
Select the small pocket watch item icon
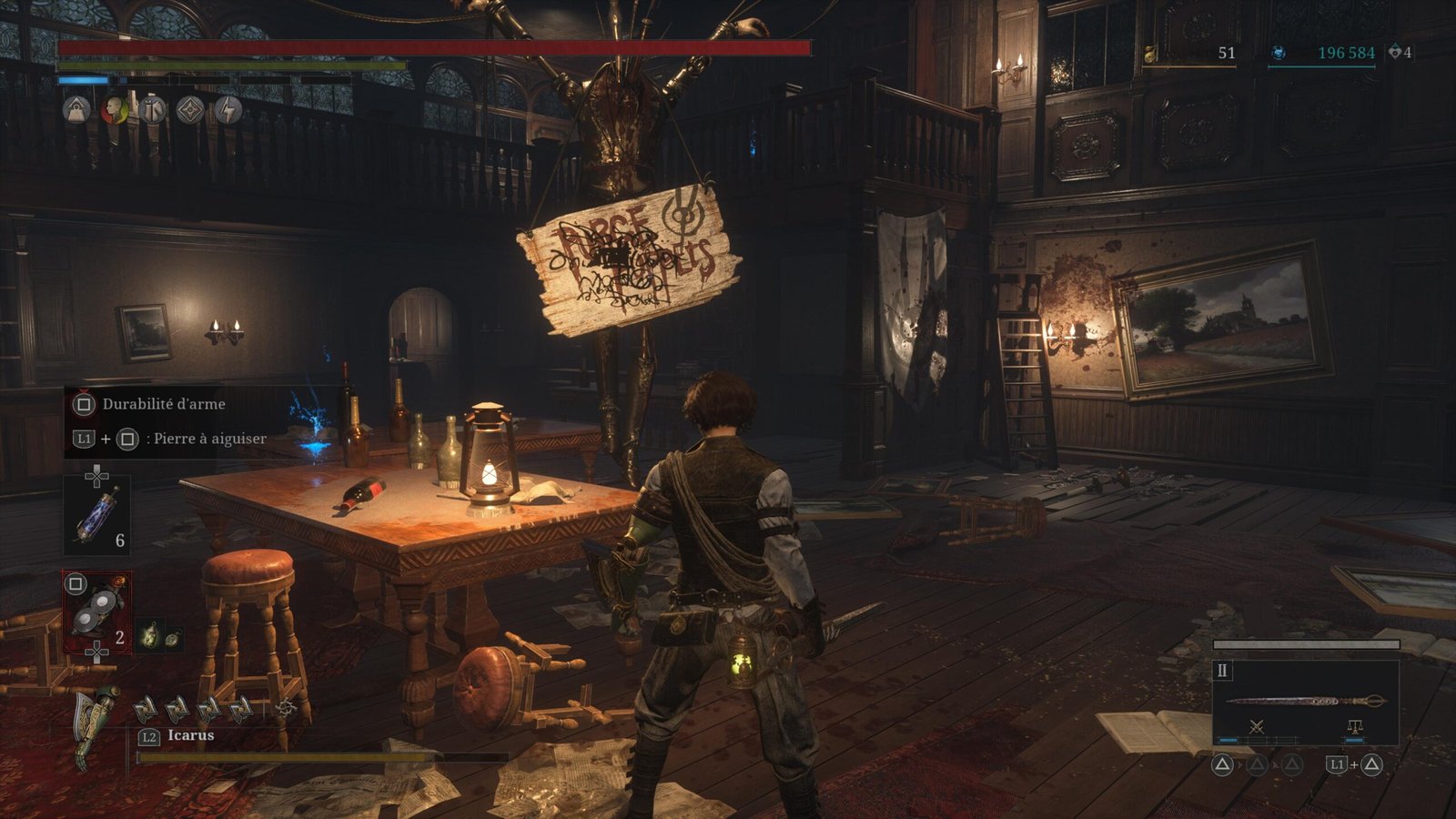[171, 638]
